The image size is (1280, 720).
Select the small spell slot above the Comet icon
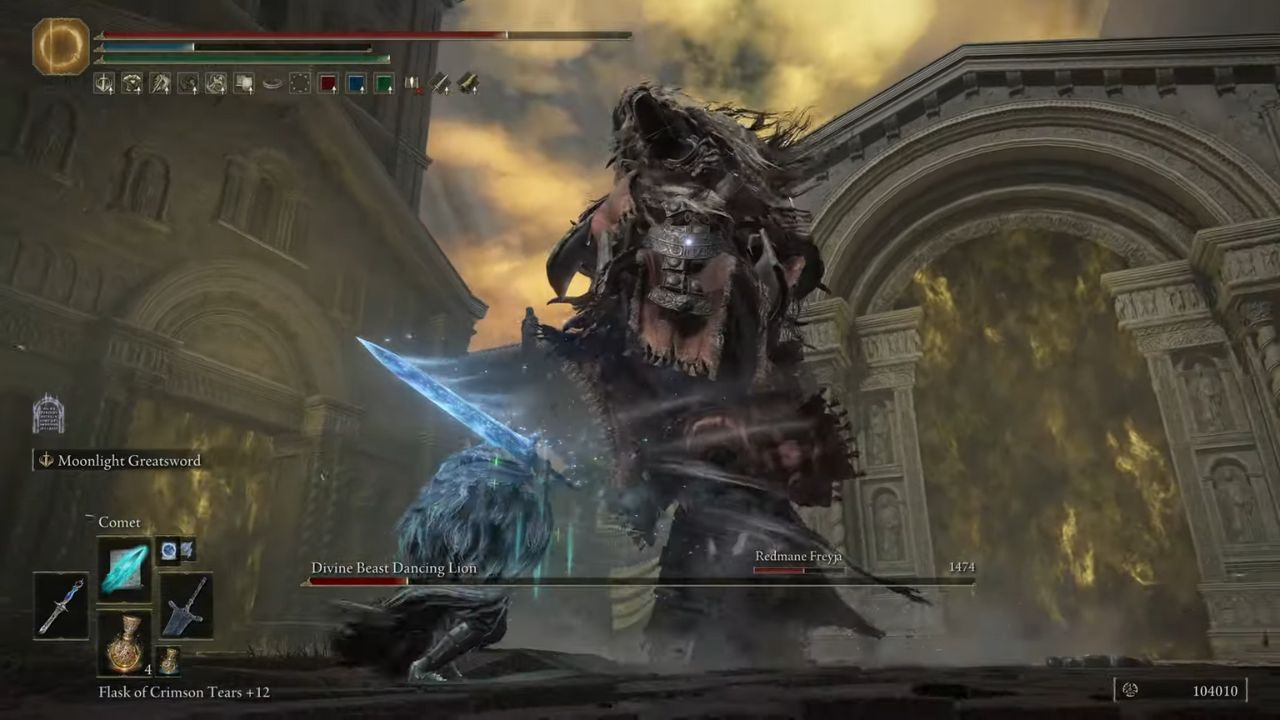pyautogui.click(x=167, y=550)
